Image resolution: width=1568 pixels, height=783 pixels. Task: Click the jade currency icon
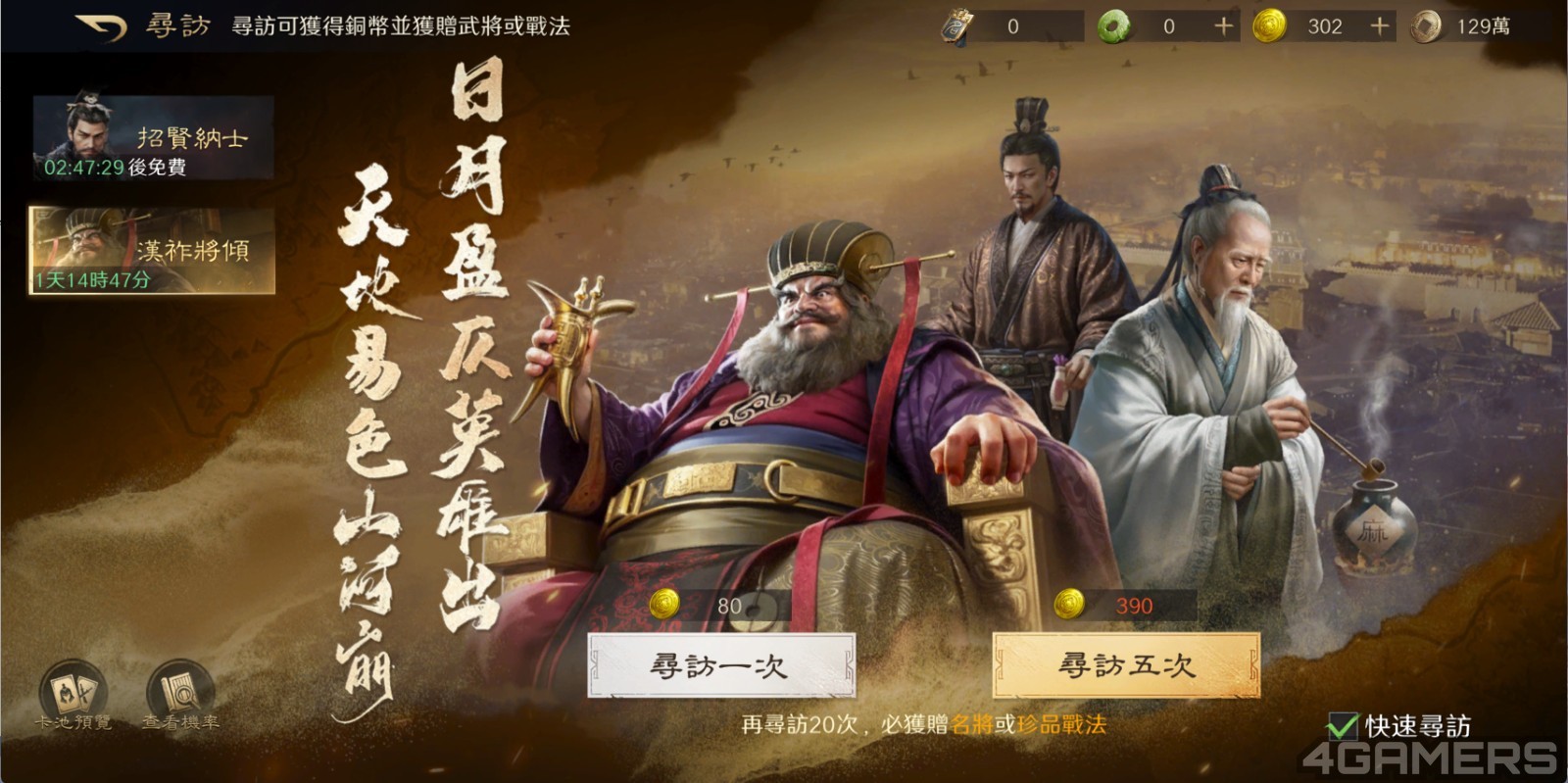pyautogui.click(x=1114, y=24)
